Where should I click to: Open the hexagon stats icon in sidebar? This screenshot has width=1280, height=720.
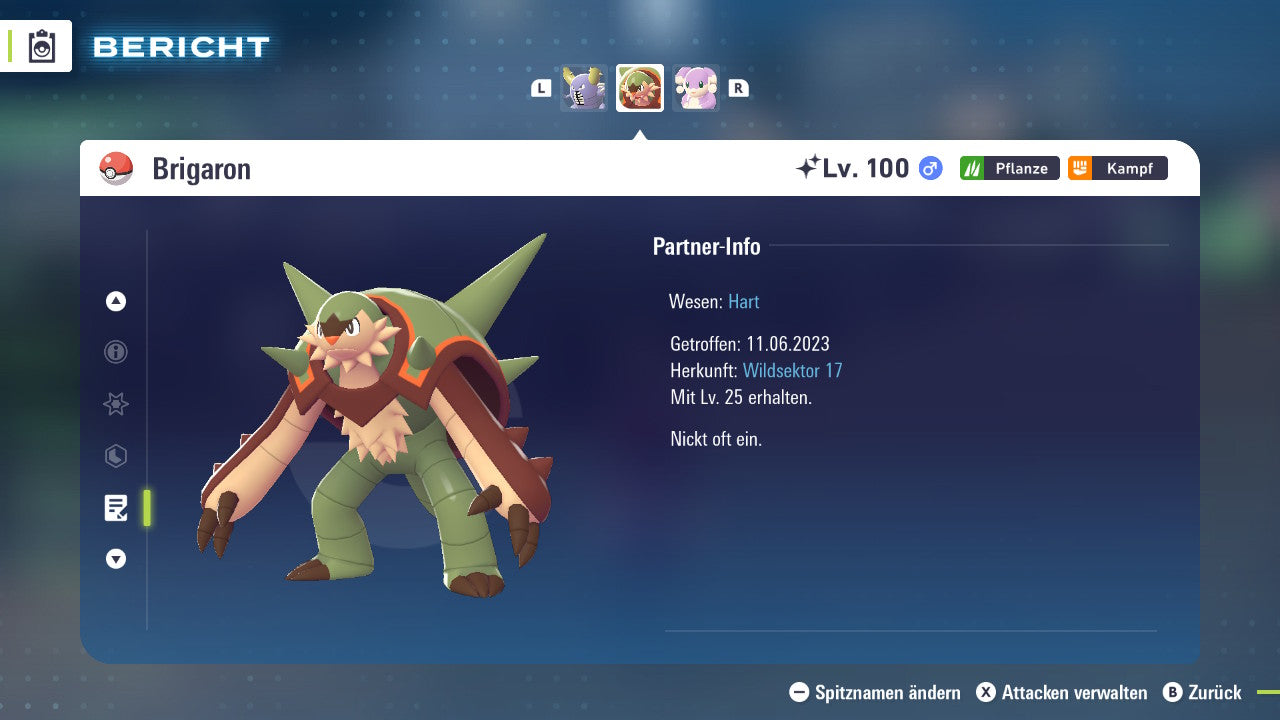(x=116, y=456)
